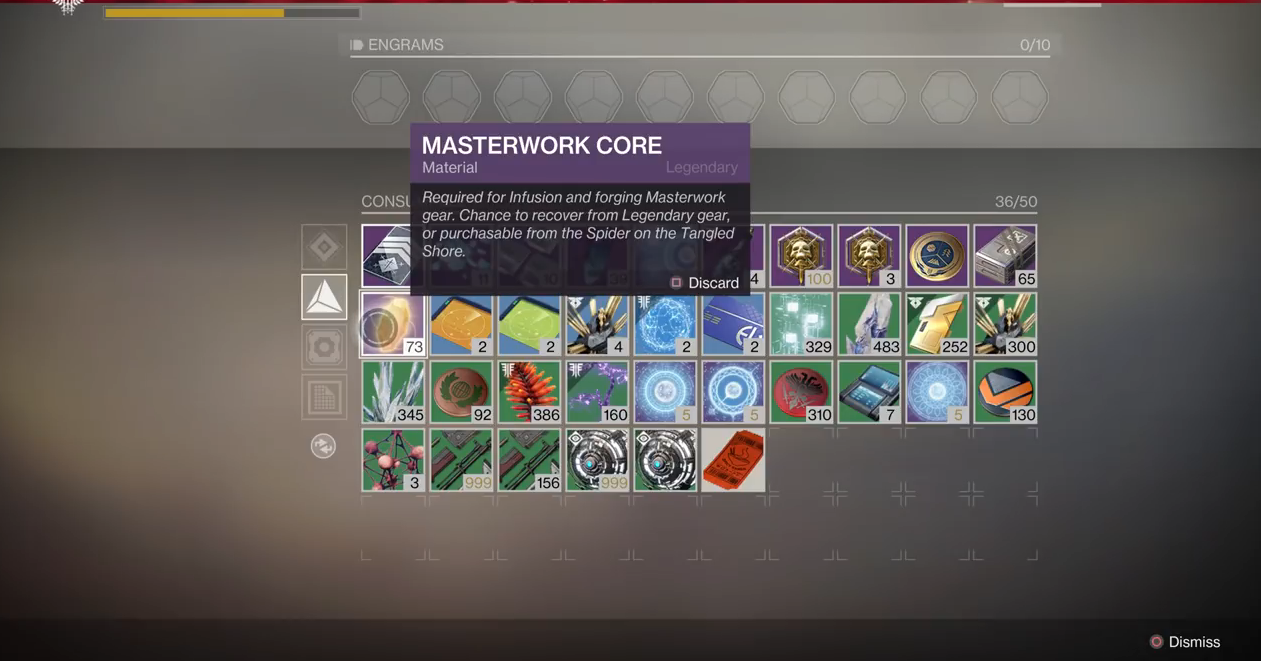Switch to the gear-icon mods tab
Image resolution: width=1261 pixels, height=661 pixels.
324,347
